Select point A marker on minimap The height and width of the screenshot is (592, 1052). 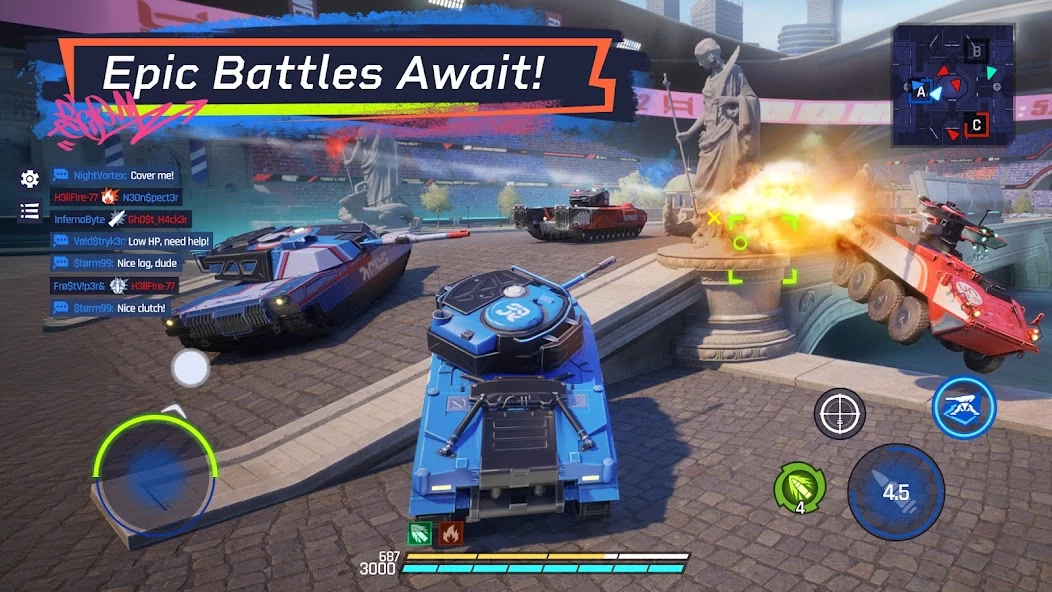coord(920,91)
